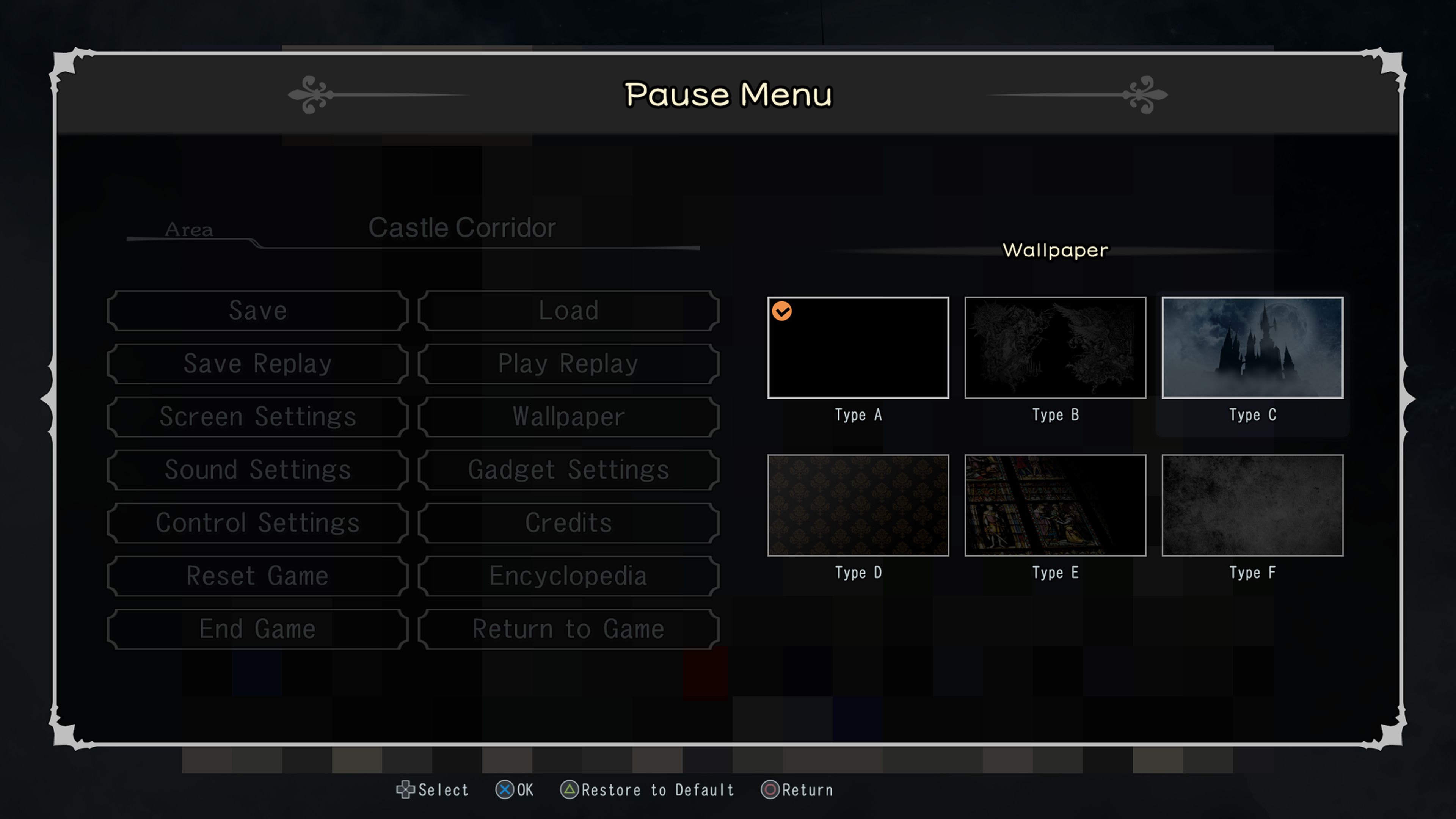This screenshot has width=1456, height=819.
Task: Open Sound Settings
Action: click(x=258, y=470)
